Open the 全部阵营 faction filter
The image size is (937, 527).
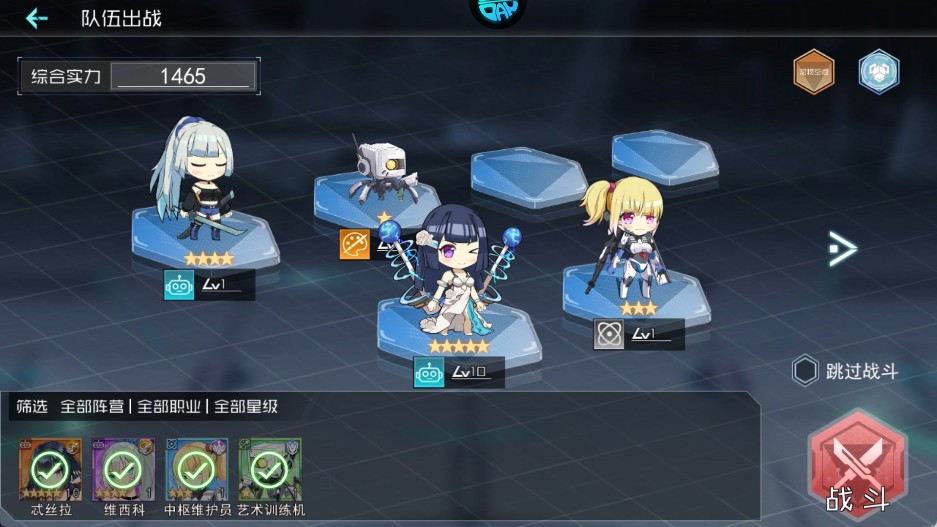[x=92, y=407]
